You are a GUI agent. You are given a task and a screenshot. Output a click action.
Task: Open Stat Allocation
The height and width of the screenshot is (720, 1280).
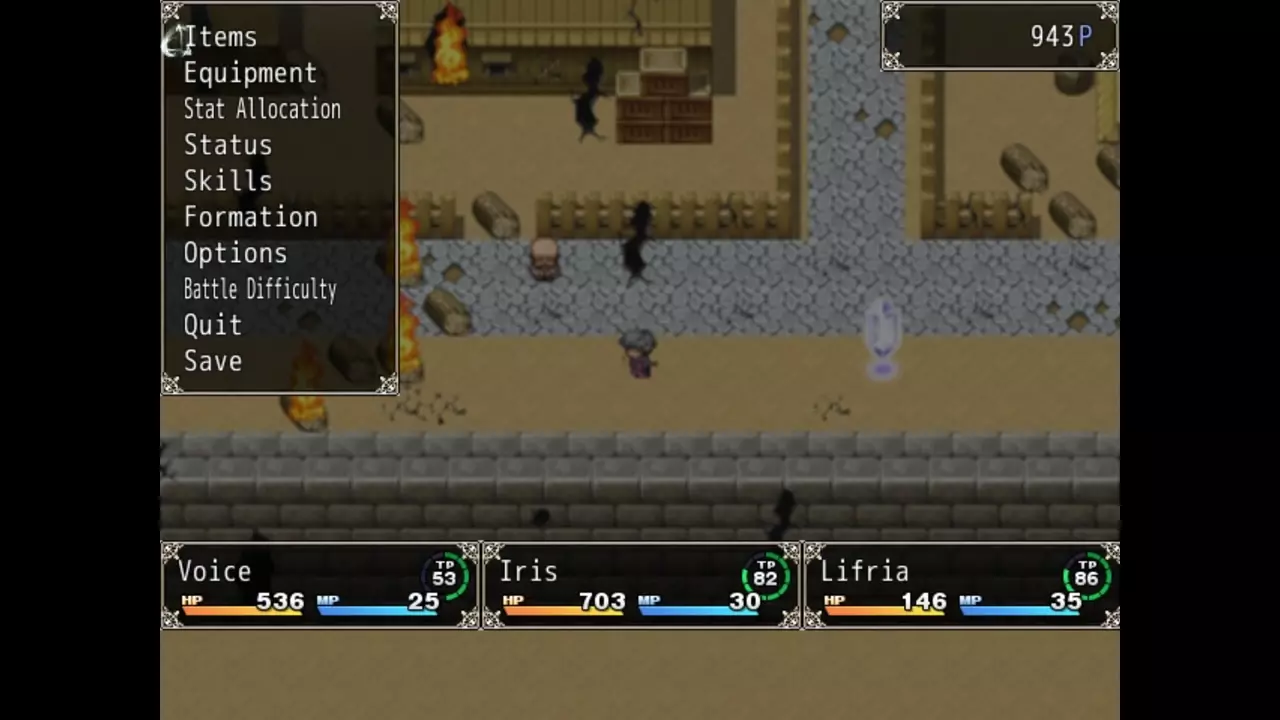(x=262, y=110)
